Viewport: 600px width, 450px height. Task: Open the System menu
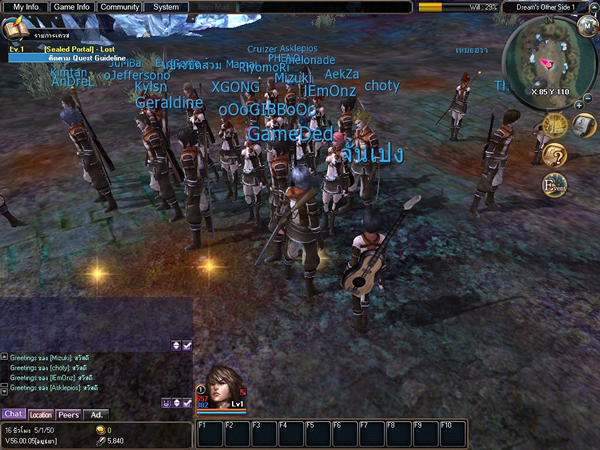pyautogui.click(x=166, y=6)
